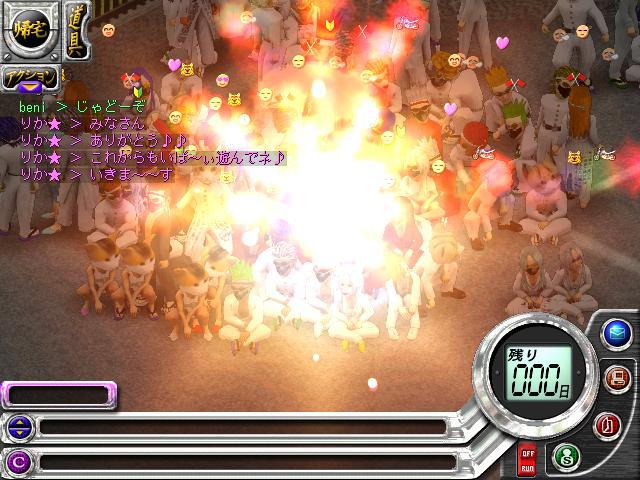Click the chat input bar beside arrows button
Image resolution: width=640 pixels, height=480 pixels.
240,428
